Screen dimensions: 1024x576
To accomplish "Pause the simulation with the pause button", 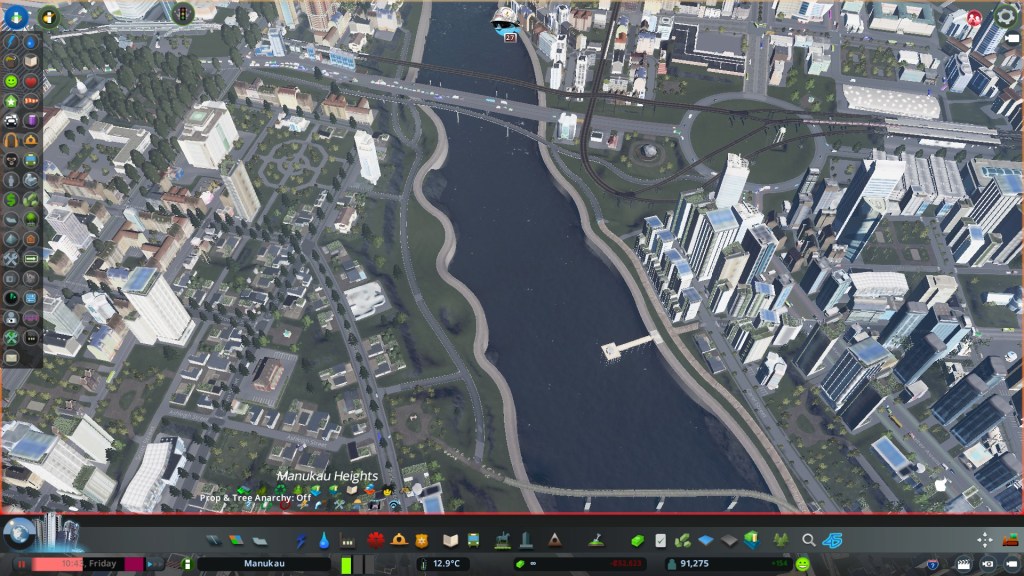I will point(20,564).
